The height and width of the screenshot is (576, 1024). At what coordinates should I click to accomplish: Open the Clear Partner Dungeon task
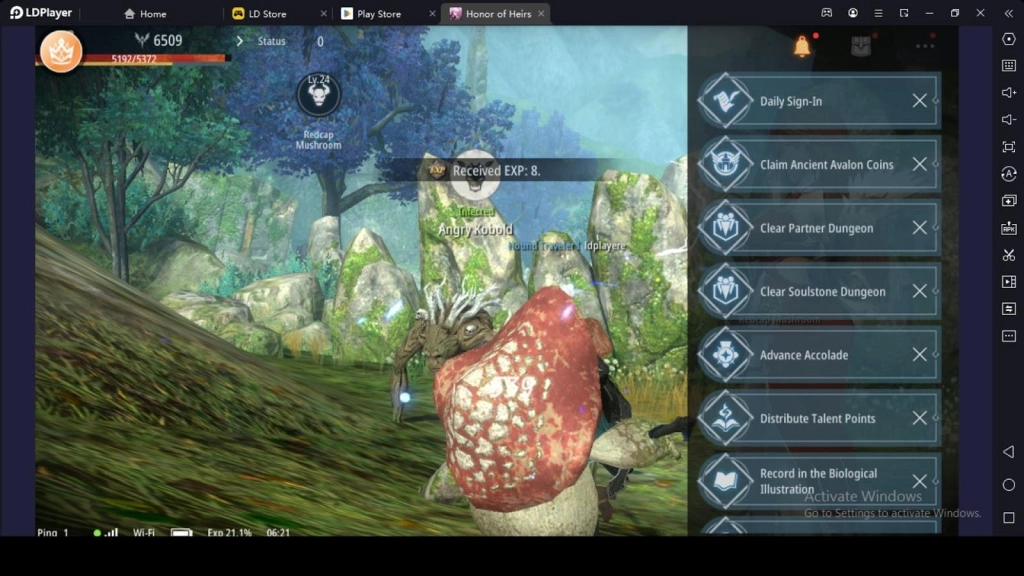coord(816,228)
